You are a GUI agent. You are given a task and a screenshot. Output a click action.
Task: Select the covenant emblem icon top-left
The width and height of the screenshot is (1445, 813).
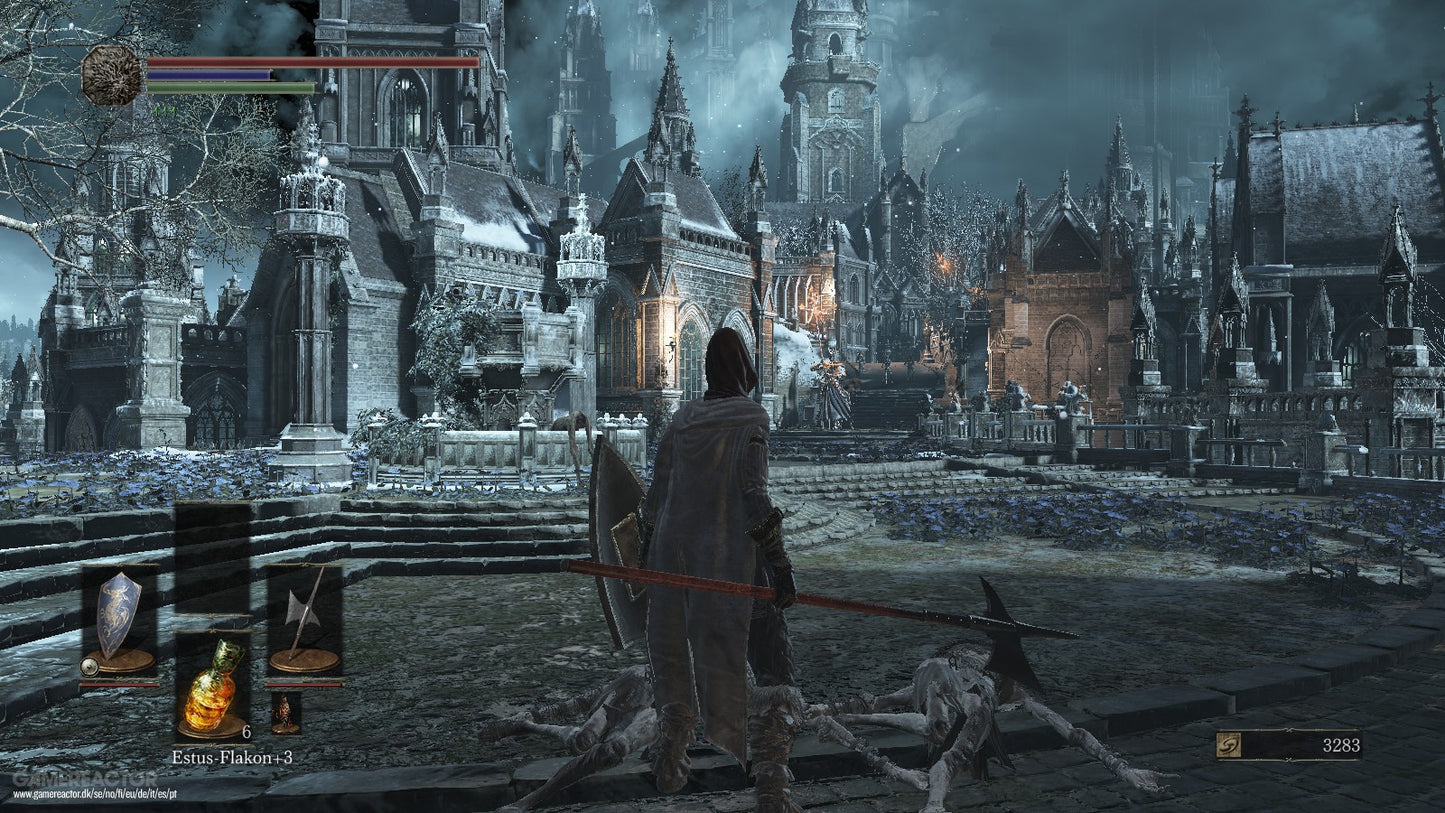(112, 75)
